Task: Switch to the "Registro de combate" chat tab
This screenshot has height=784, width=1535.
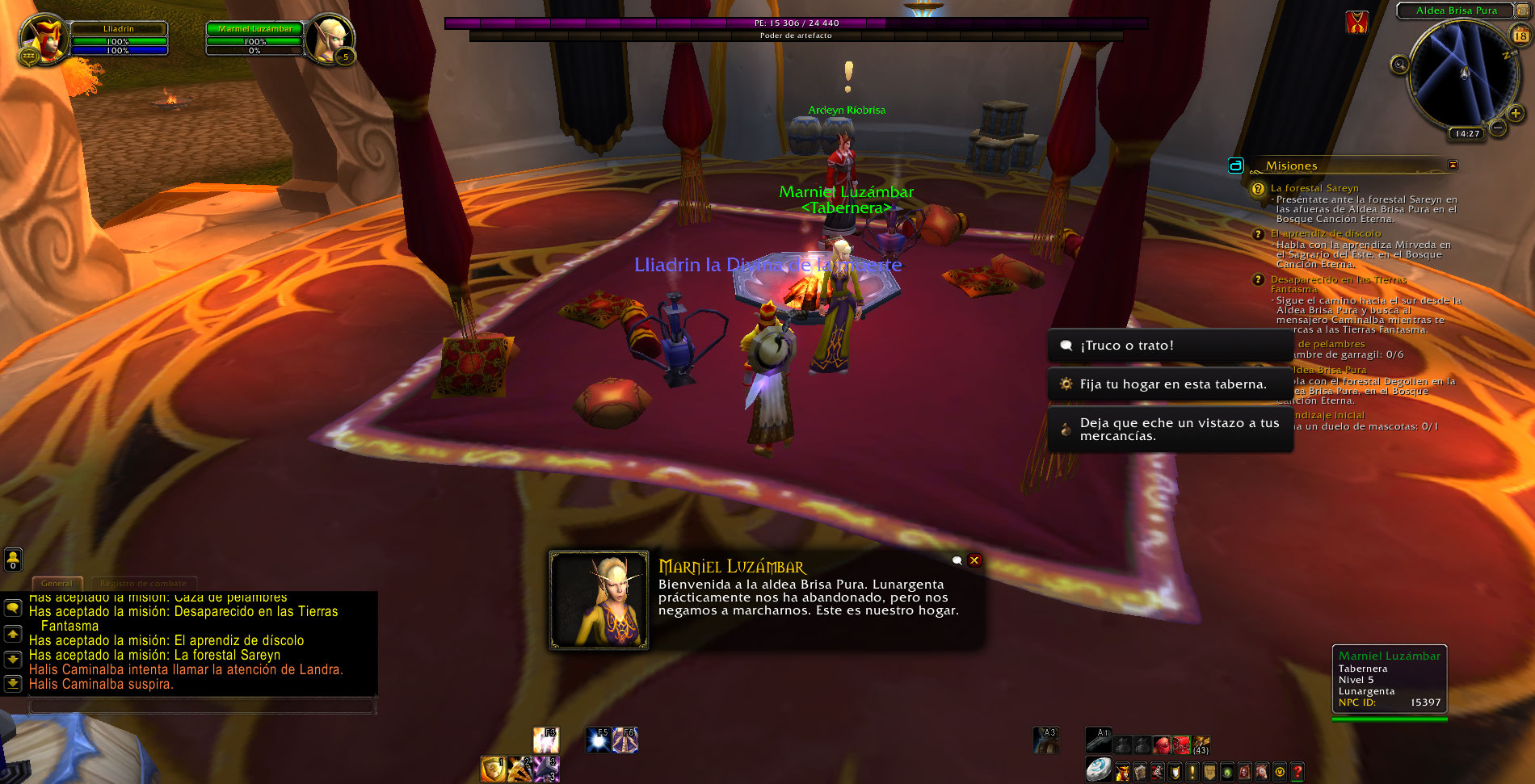Action: pyautogui.click(x=143, y=583)
